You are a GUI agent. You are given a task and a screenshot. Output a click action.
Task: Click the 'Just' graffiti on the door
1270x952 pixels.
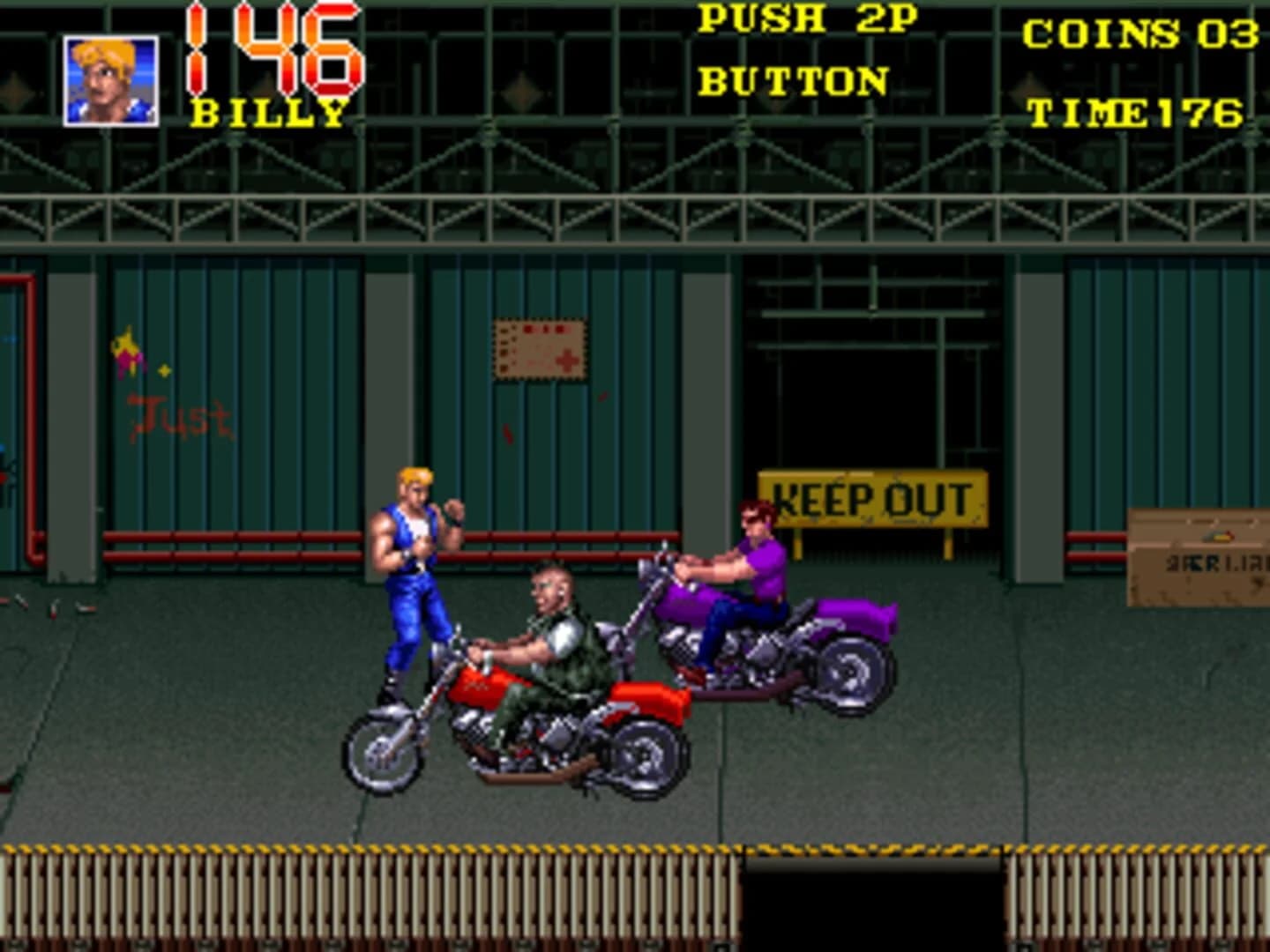click(x=176, y=414)
